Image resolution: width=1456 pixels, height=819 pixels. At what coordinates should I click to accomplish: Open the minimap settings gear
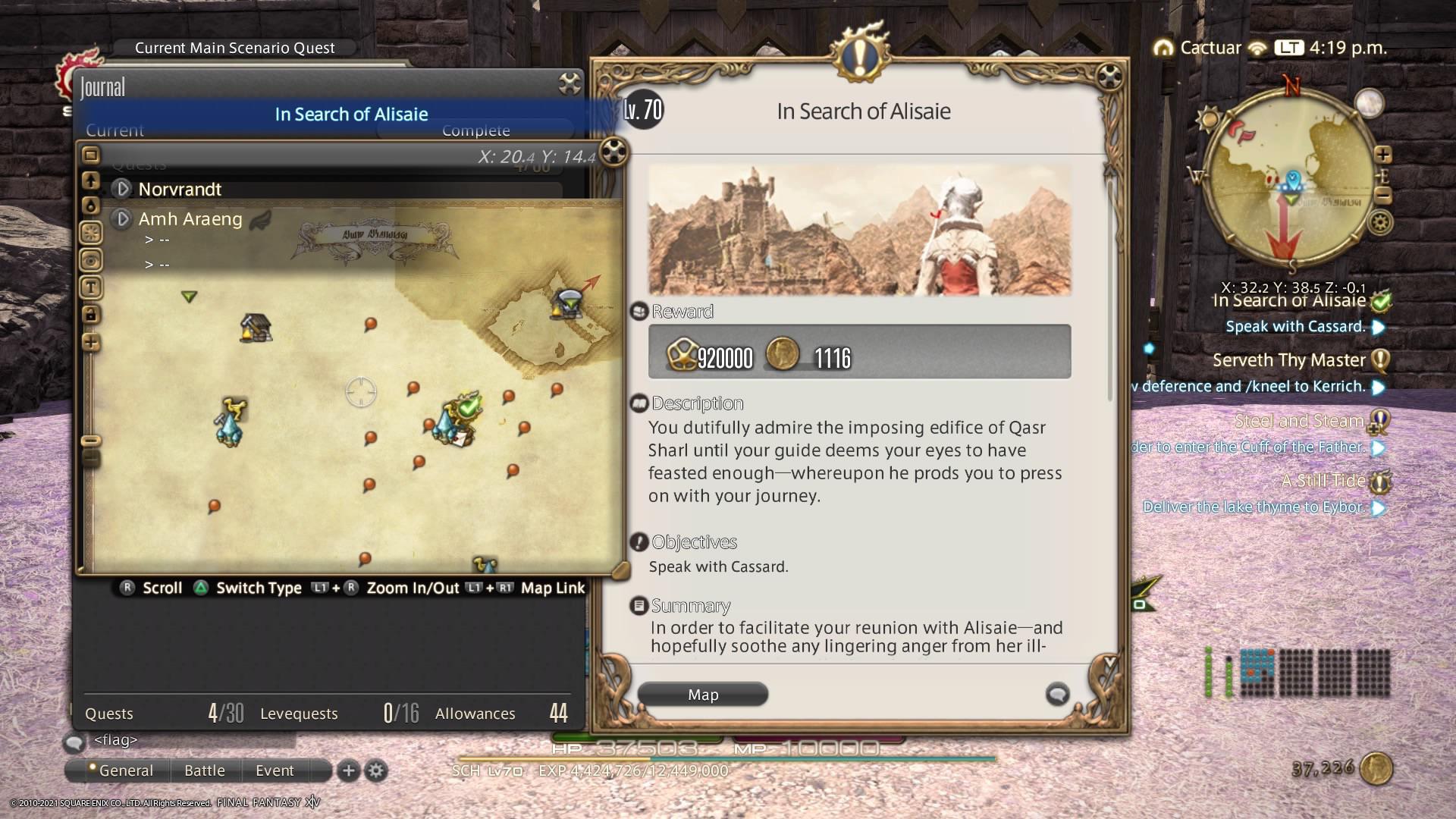[x=1380, y=224]
